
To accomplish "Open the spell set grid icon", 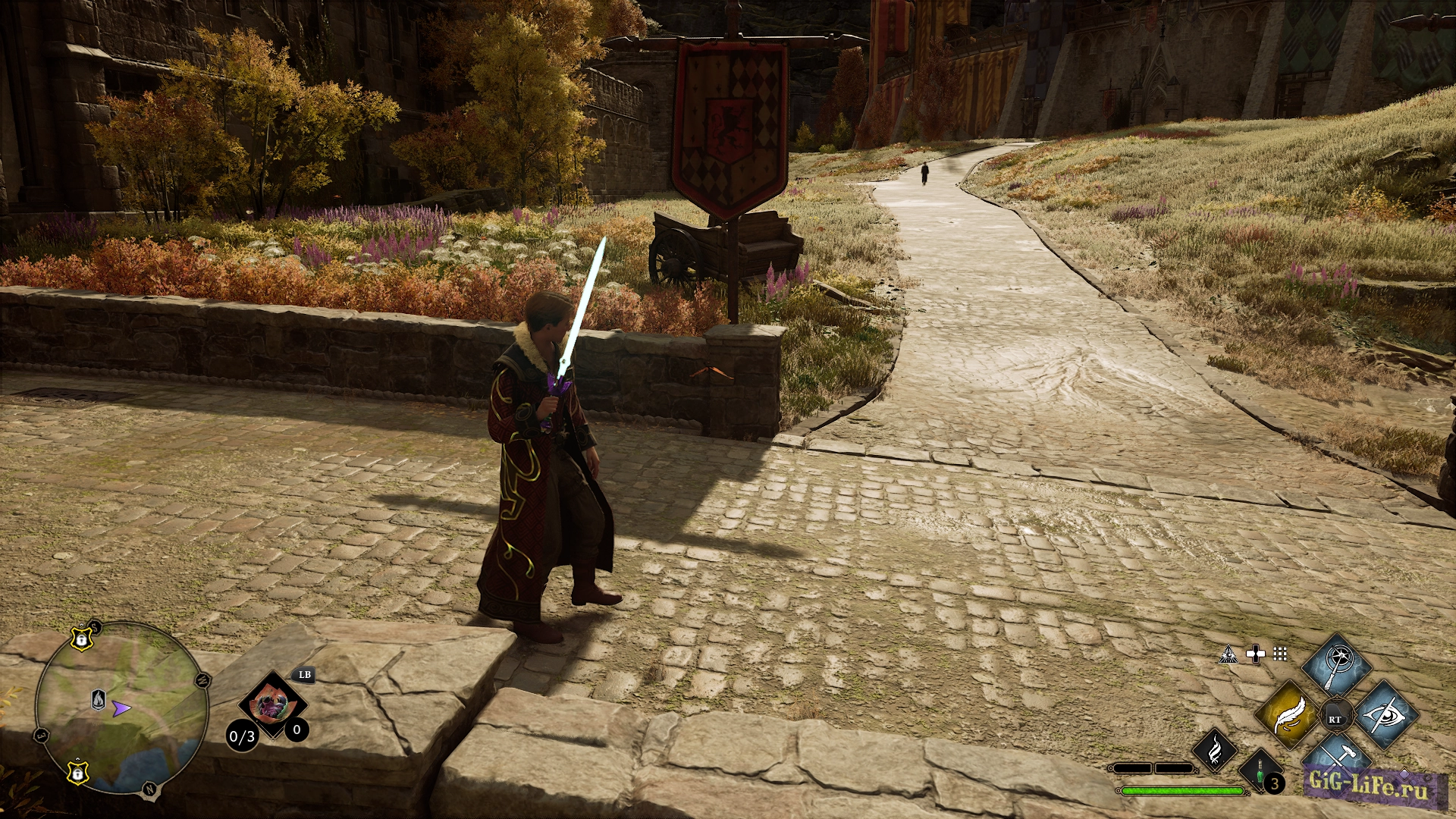I will coord(1280,654).
